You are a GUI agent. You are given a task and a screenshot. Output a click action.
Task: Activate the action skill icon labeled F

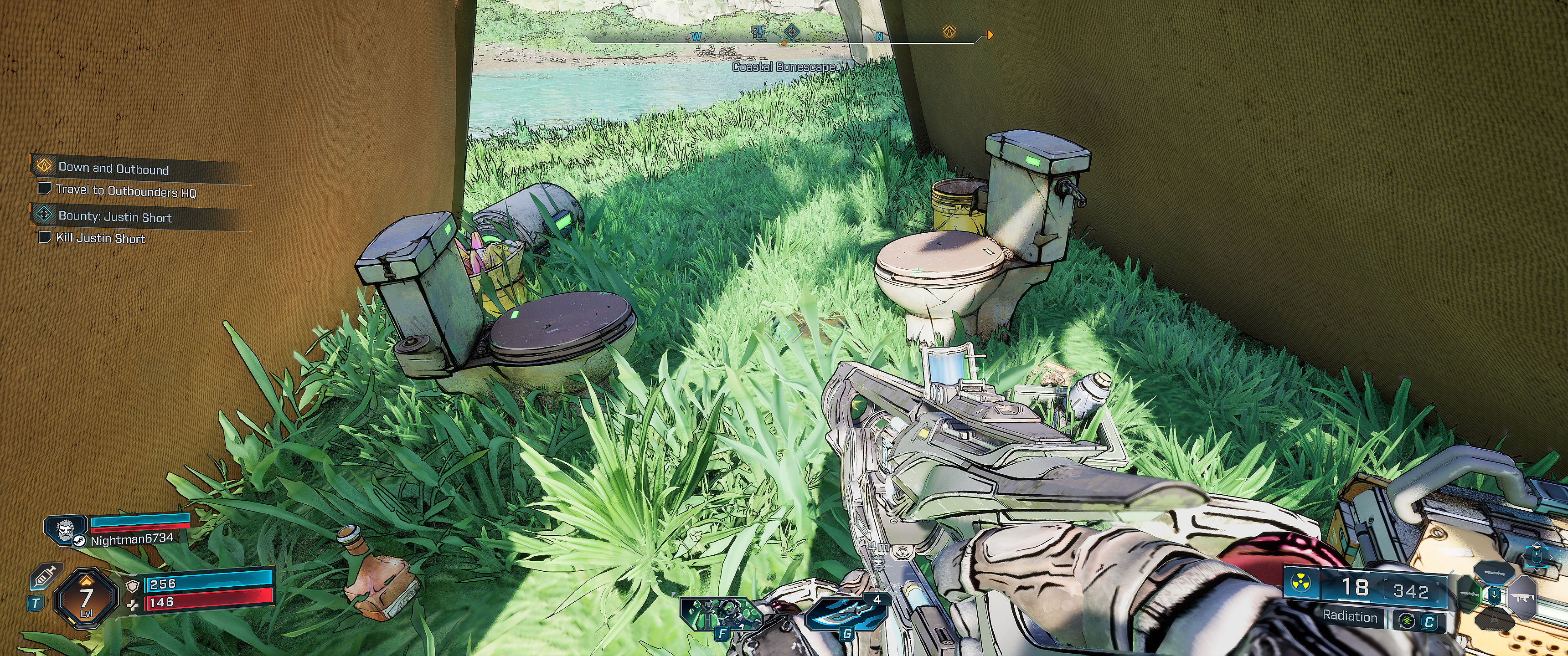pos(721,615)
